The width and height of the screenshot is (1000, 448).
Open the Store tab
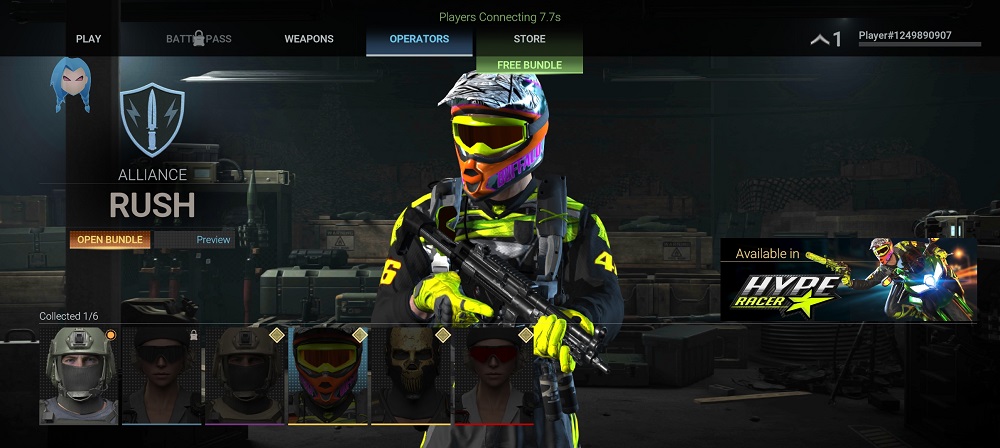pos(529,39)
